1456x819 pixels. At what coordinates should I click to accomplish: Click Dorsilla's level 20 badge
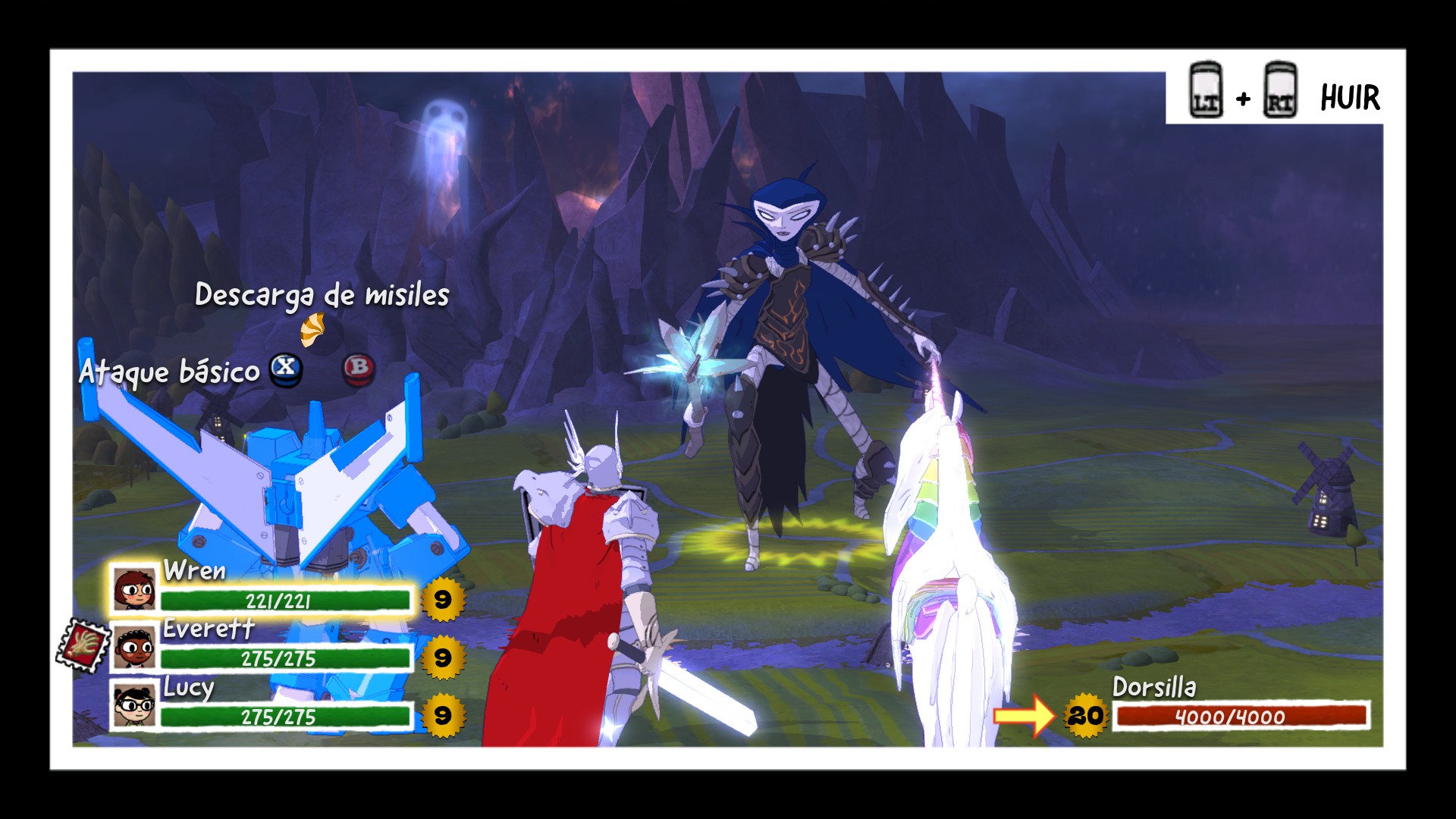pos(1086,714)
